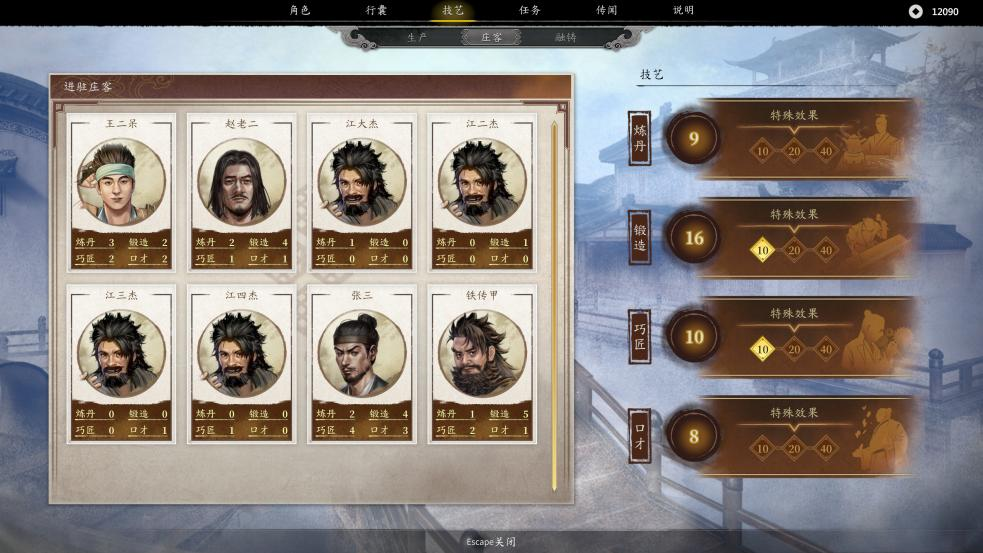Show the 传闻 tab
Viewport: 983px width, 553px height.
[x=607, y=11]
